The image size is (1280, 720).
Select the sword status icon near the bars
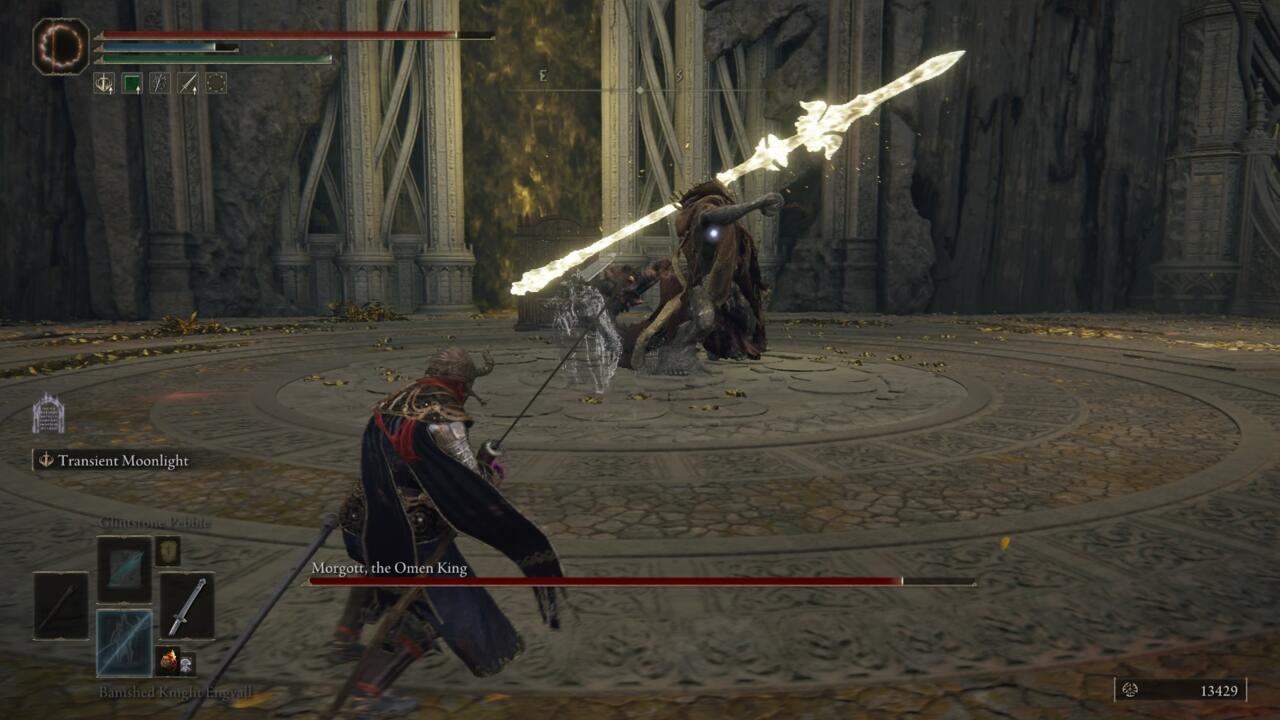click(x=187, y=83)
